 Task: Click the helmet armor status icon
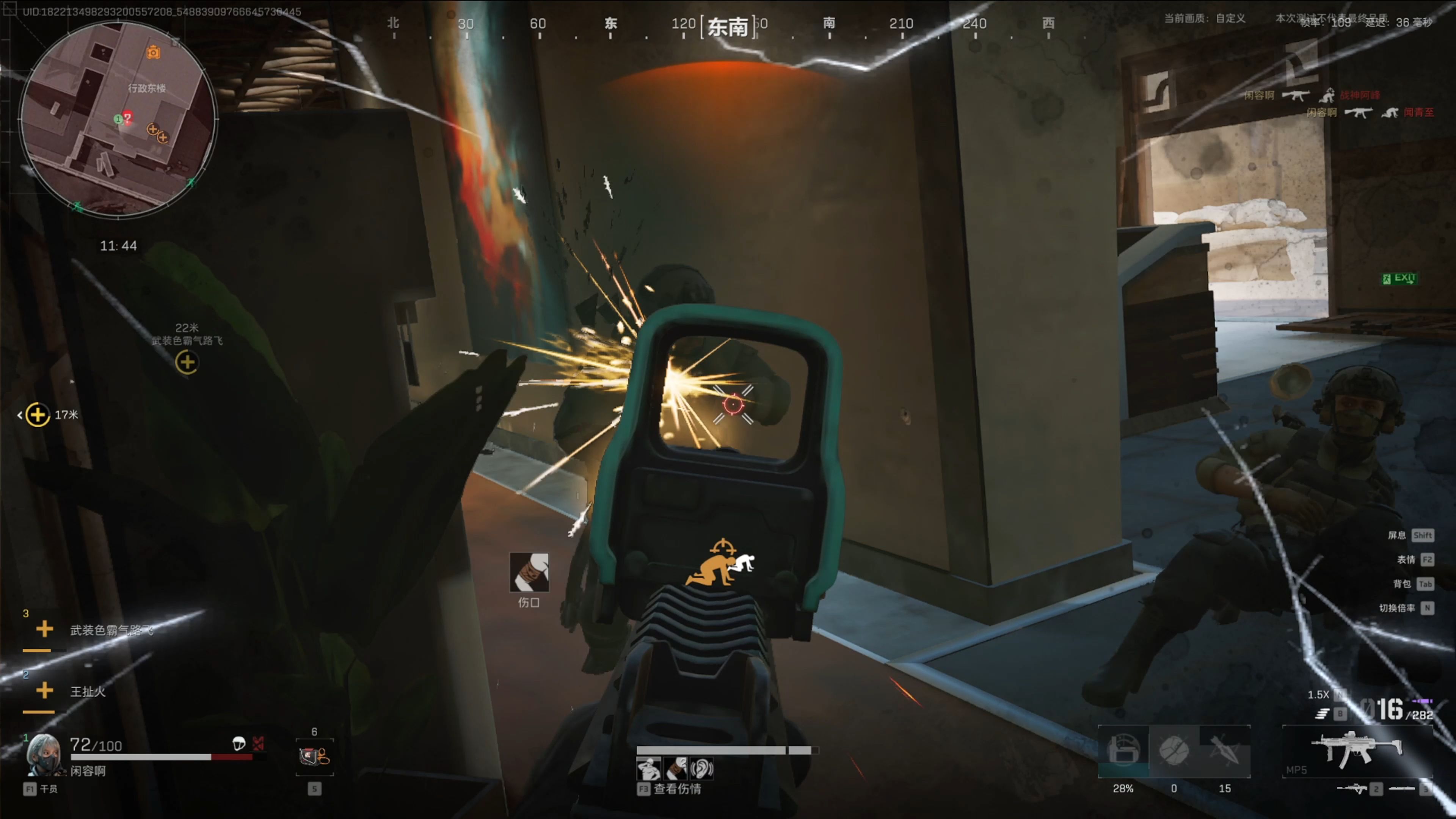point(239,743)
